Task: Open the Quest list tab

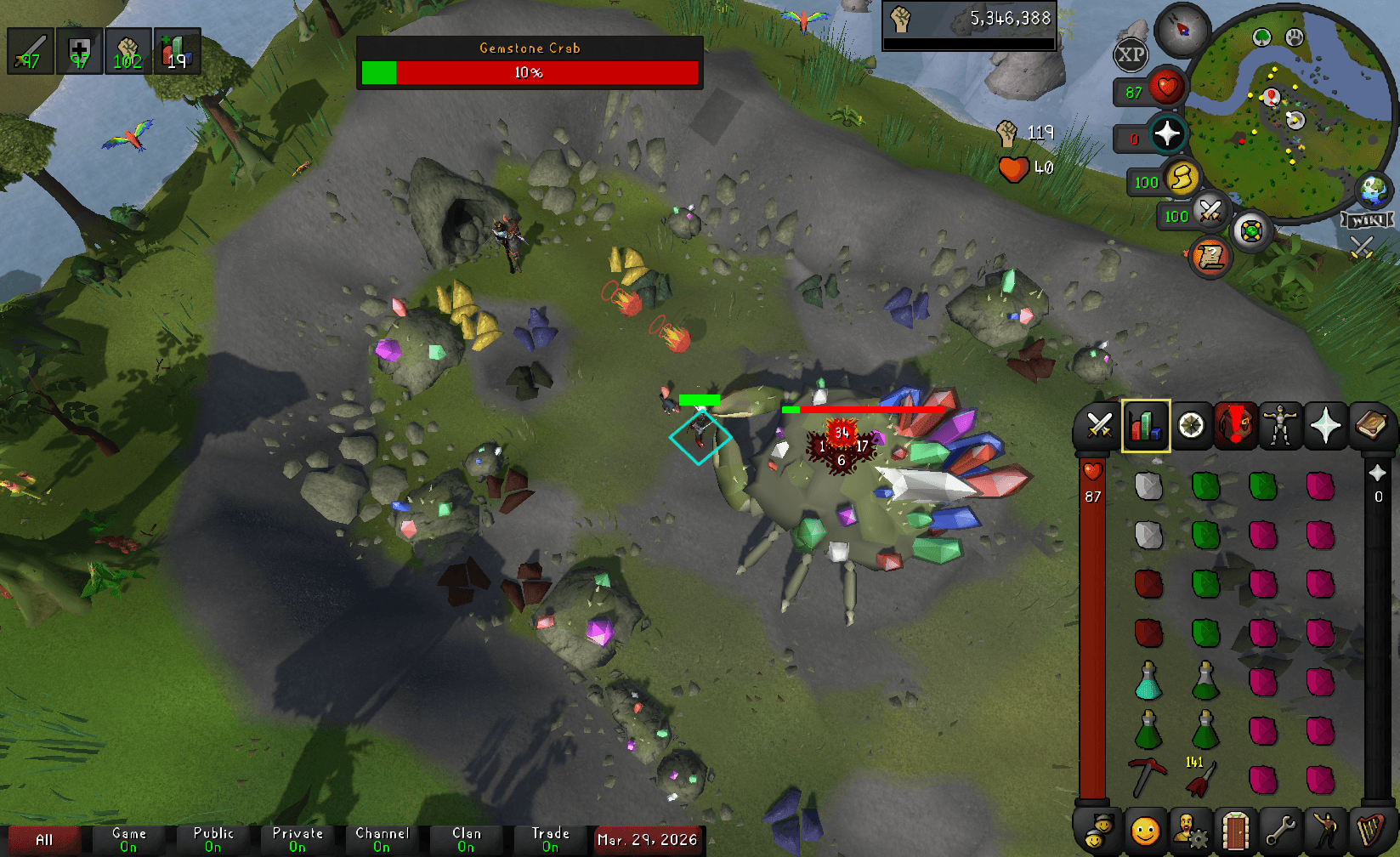Action: 1191,425
